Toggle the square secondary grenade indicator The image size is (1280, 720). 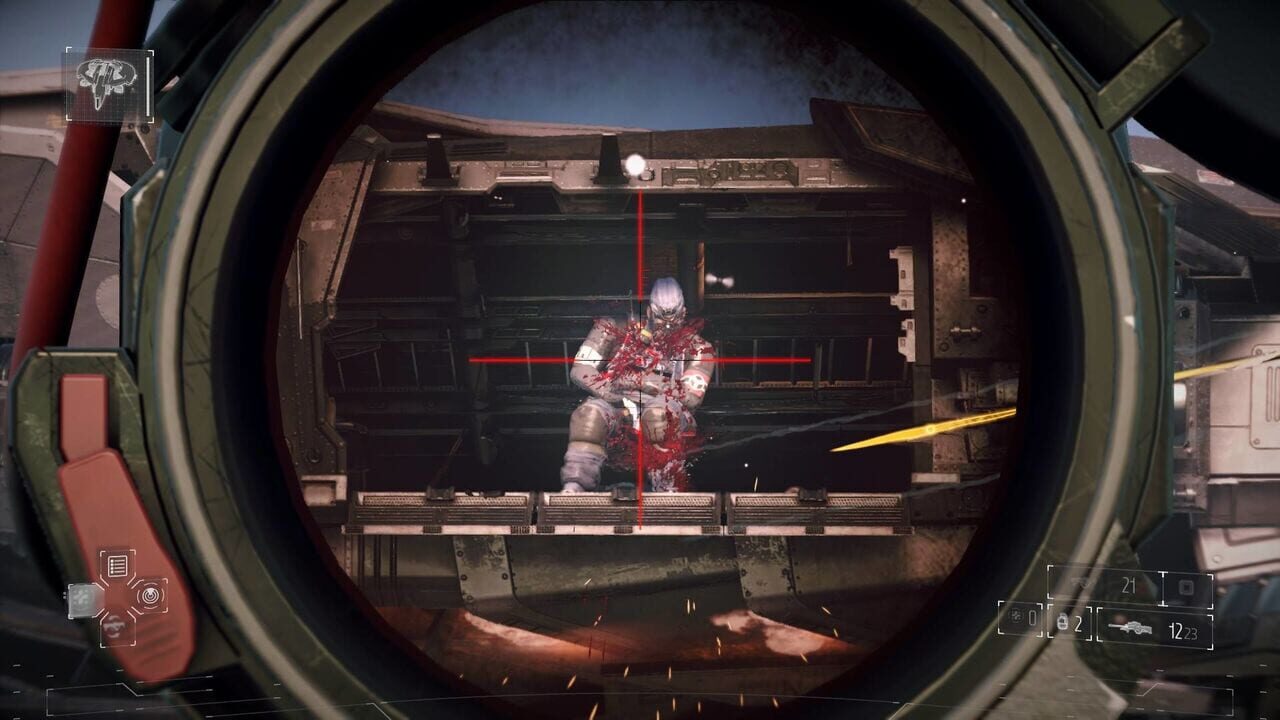[1186, 587]
